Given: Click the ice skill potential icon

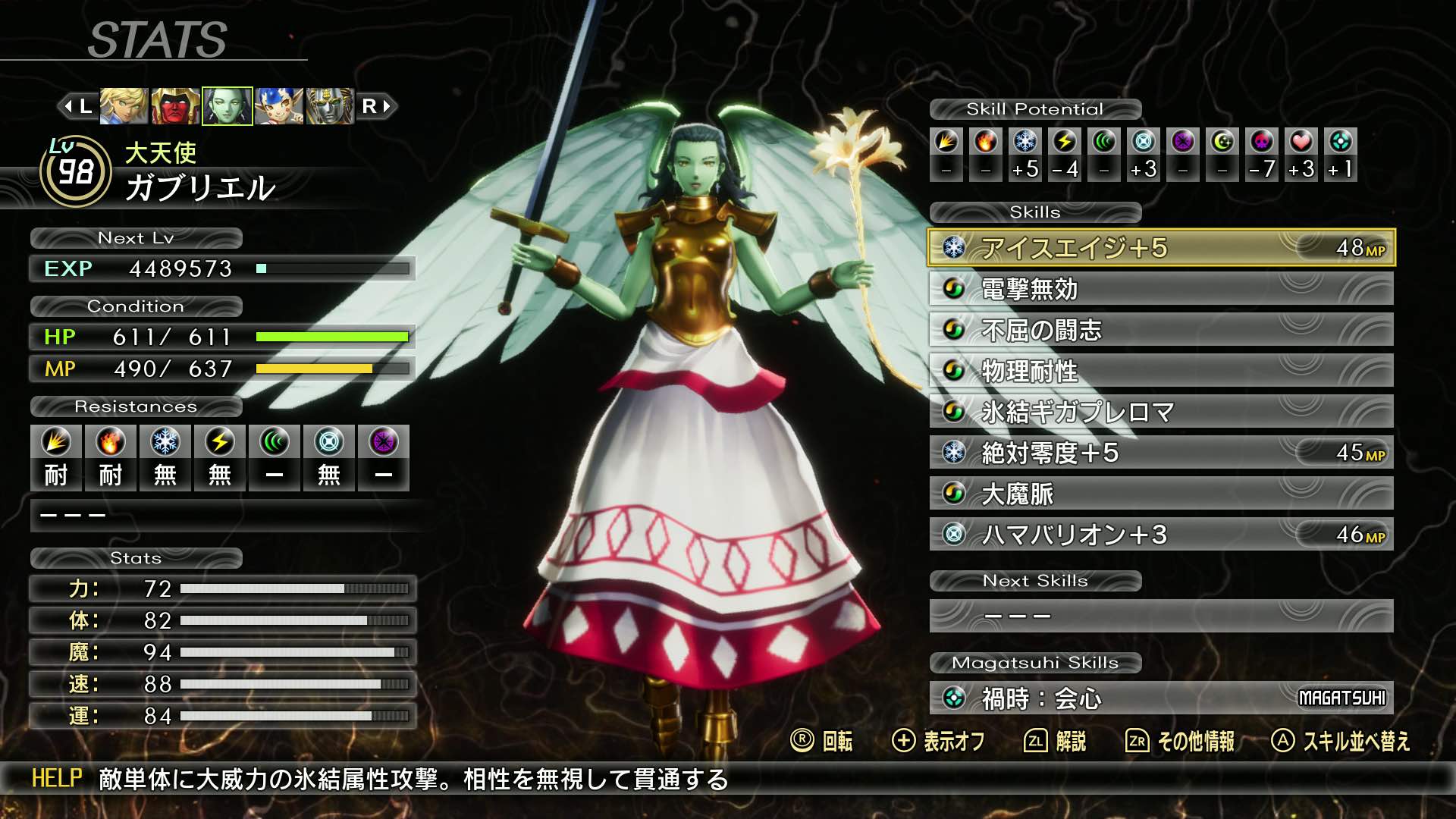Looking at the screenshot, I should (x=1025, y=142).
